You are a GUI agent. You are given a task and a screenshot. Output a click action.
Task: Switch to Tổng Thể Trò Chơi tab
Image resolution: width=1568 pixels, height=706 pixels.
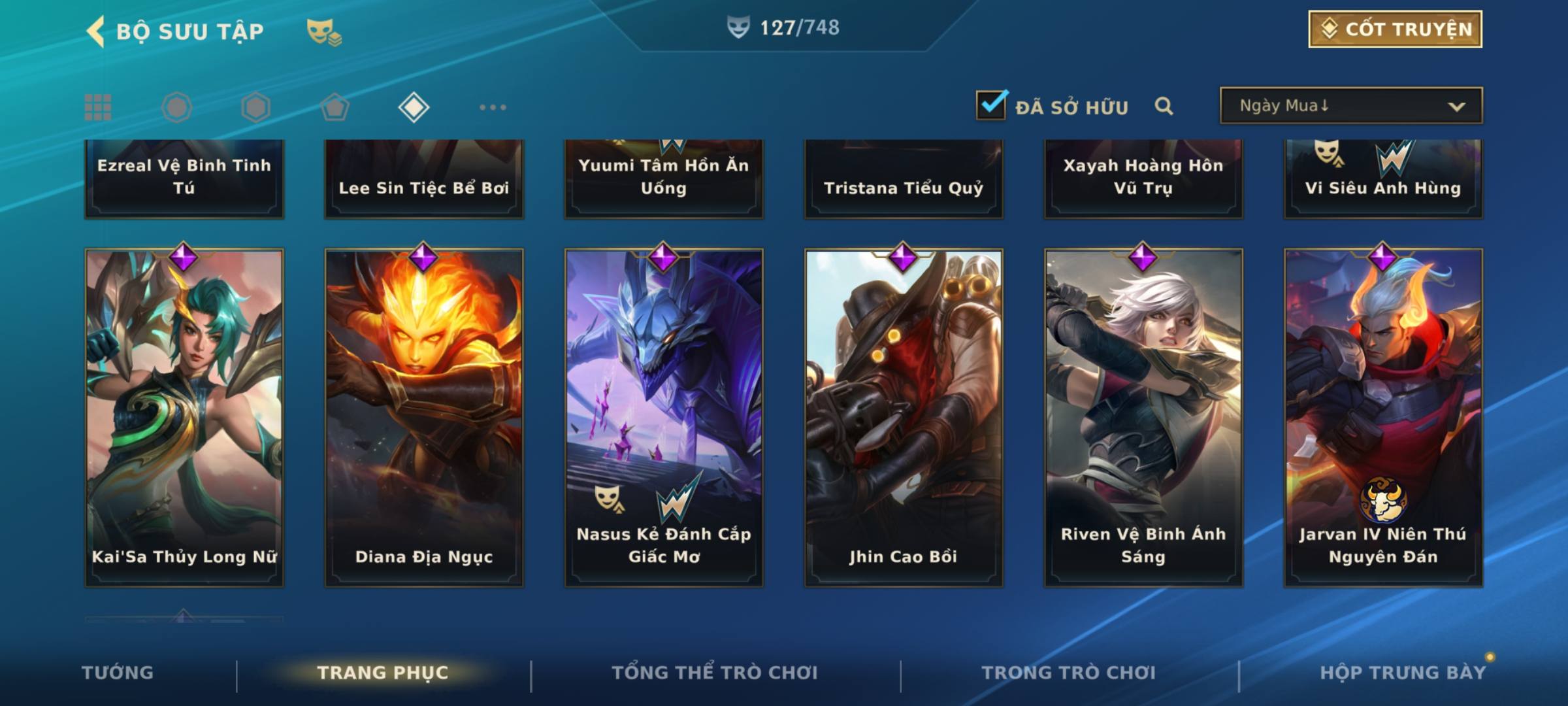click(715, 673)
